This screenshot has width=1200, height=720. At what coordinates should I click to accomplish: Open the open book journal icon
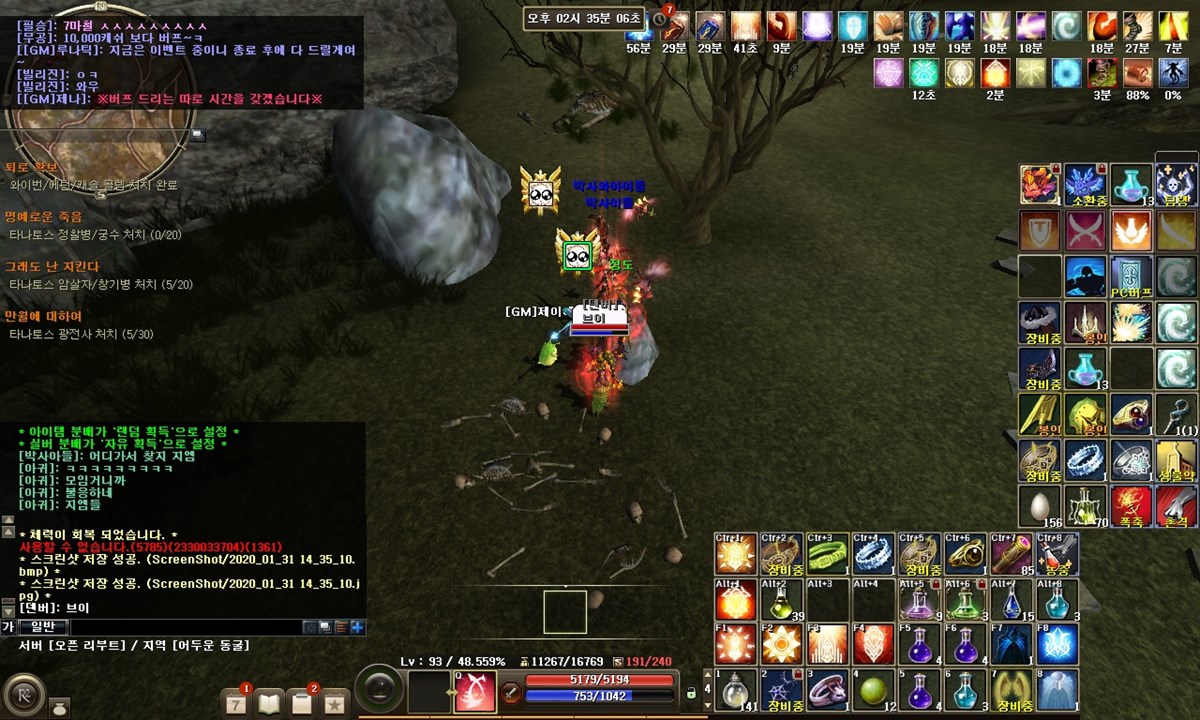[x=269, y=702]
